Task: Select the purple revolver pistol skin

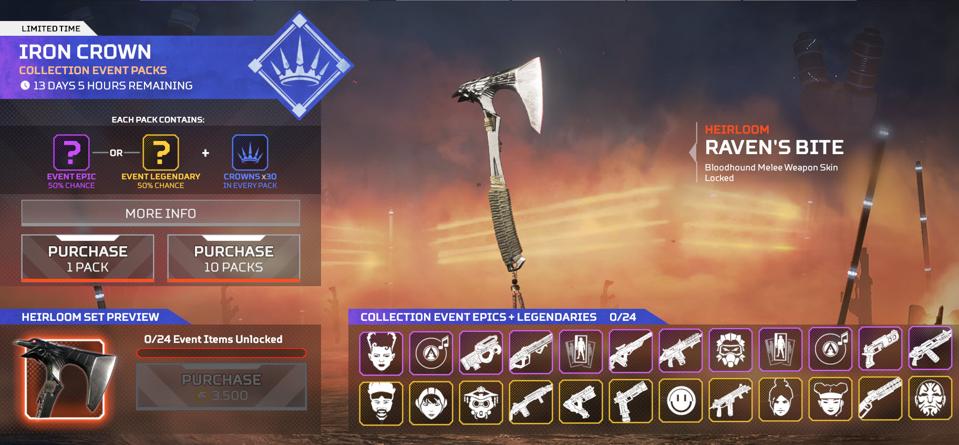Action: pyautogui.click(x=879, y=351)
